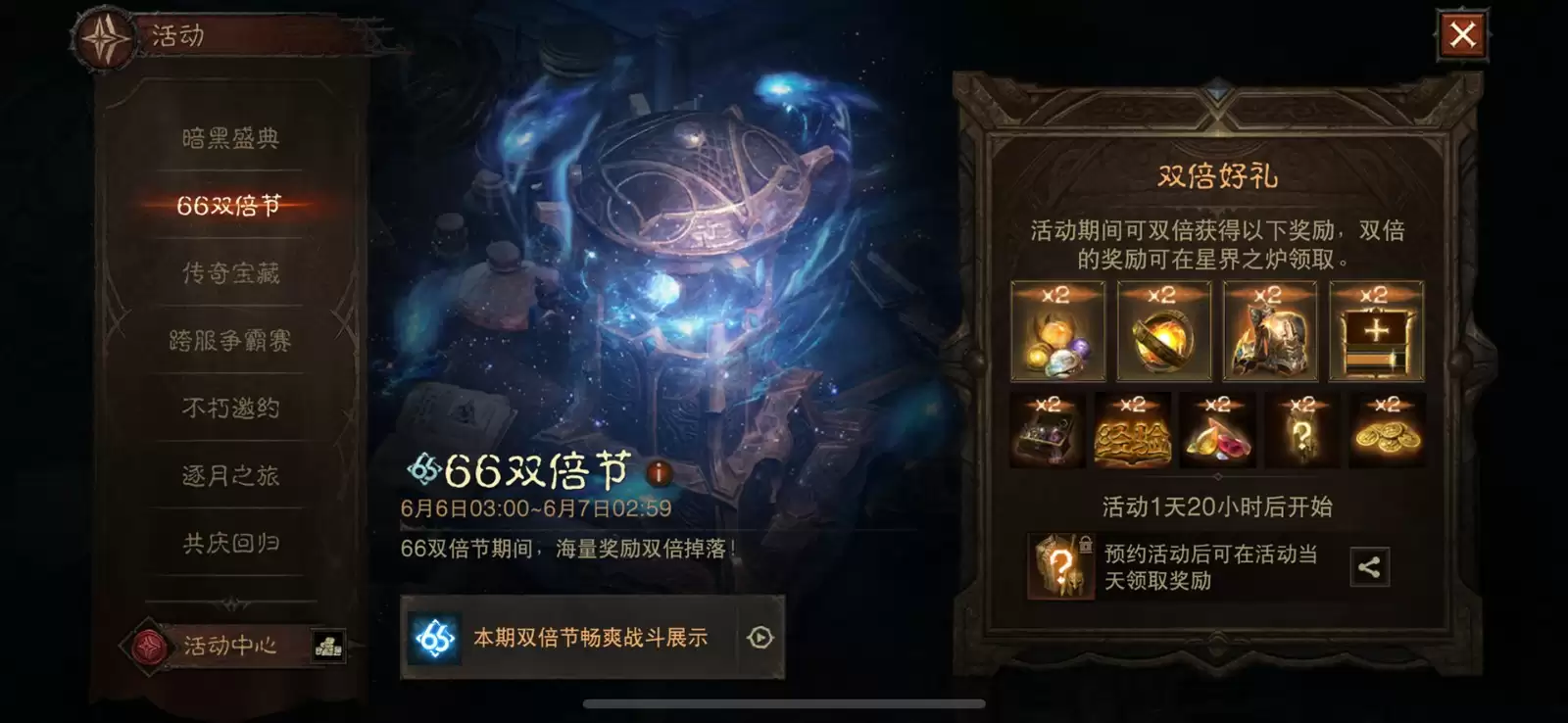1568x723 pixels.
Task: Select the 共庆回归 event entry
Action: pyautogui.click(x=230, y=543)
